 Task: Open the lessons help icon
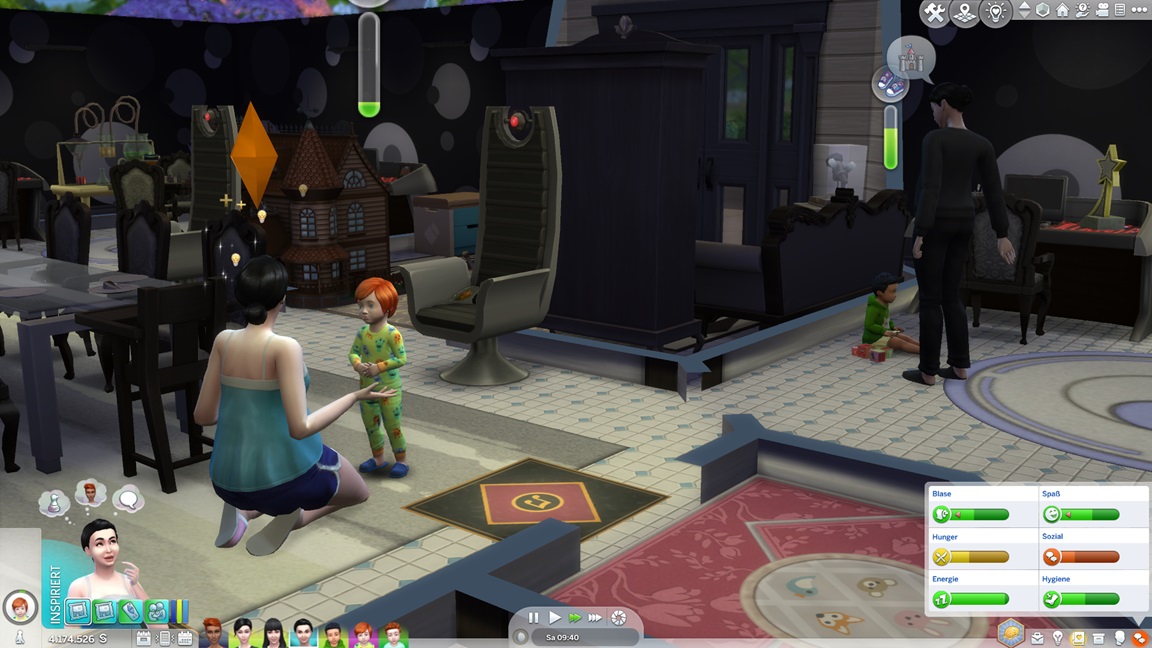1082,11
